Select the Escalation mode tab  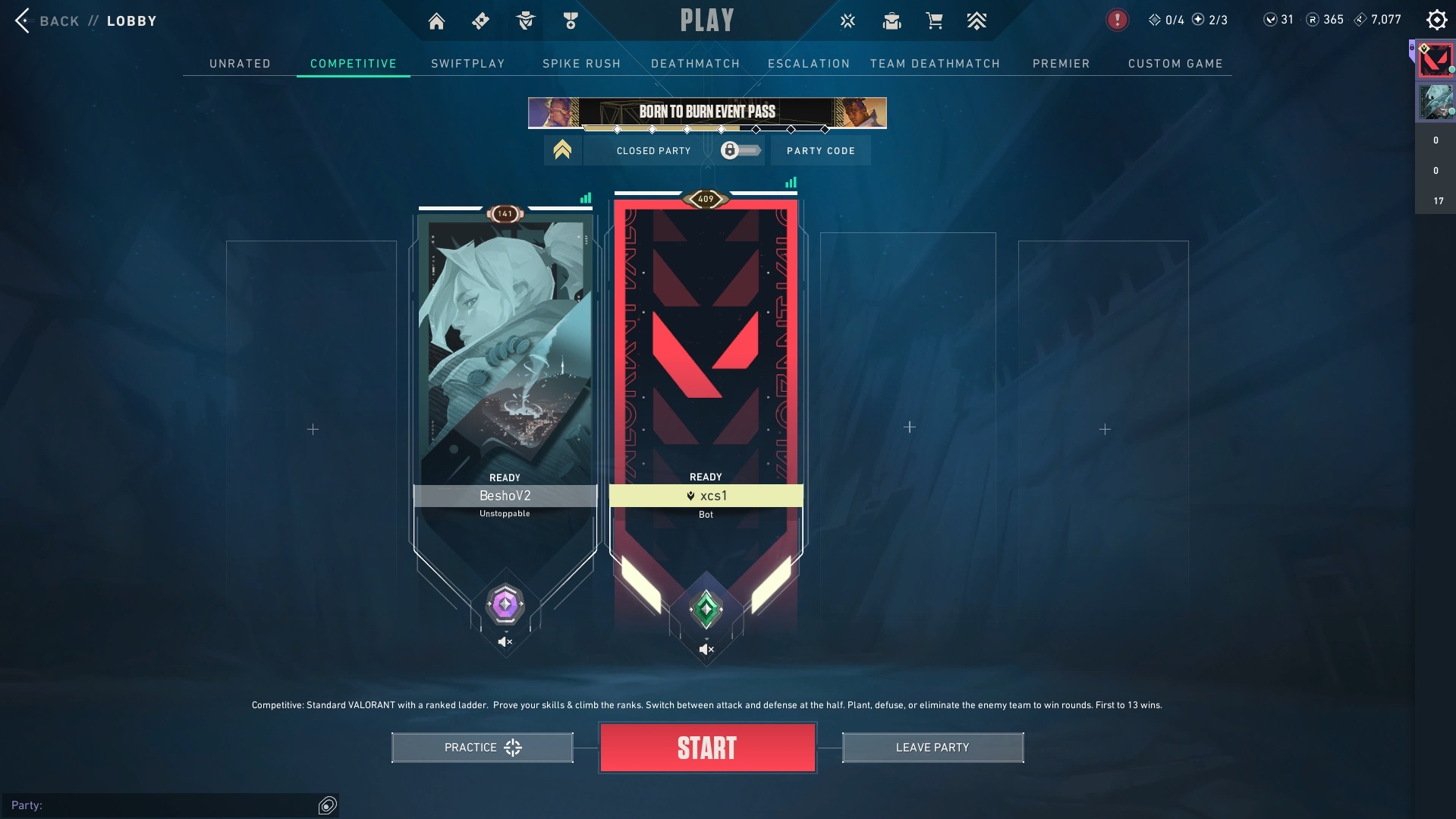coord(808,64)
